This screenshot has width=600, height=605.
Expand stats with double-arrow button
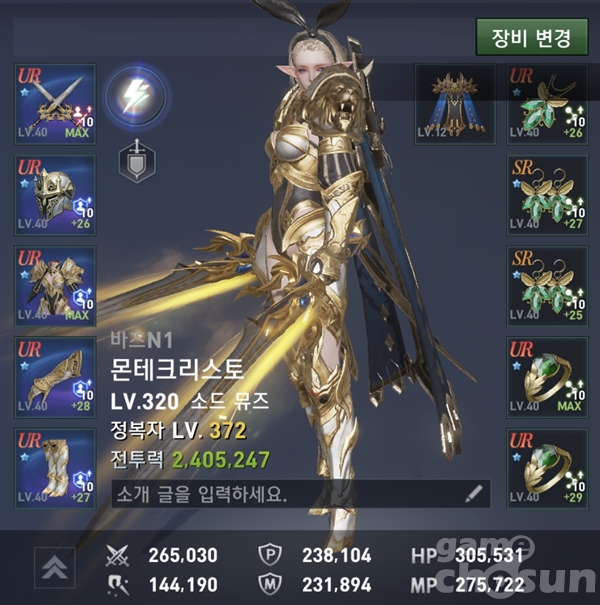(x=55, y=567)
